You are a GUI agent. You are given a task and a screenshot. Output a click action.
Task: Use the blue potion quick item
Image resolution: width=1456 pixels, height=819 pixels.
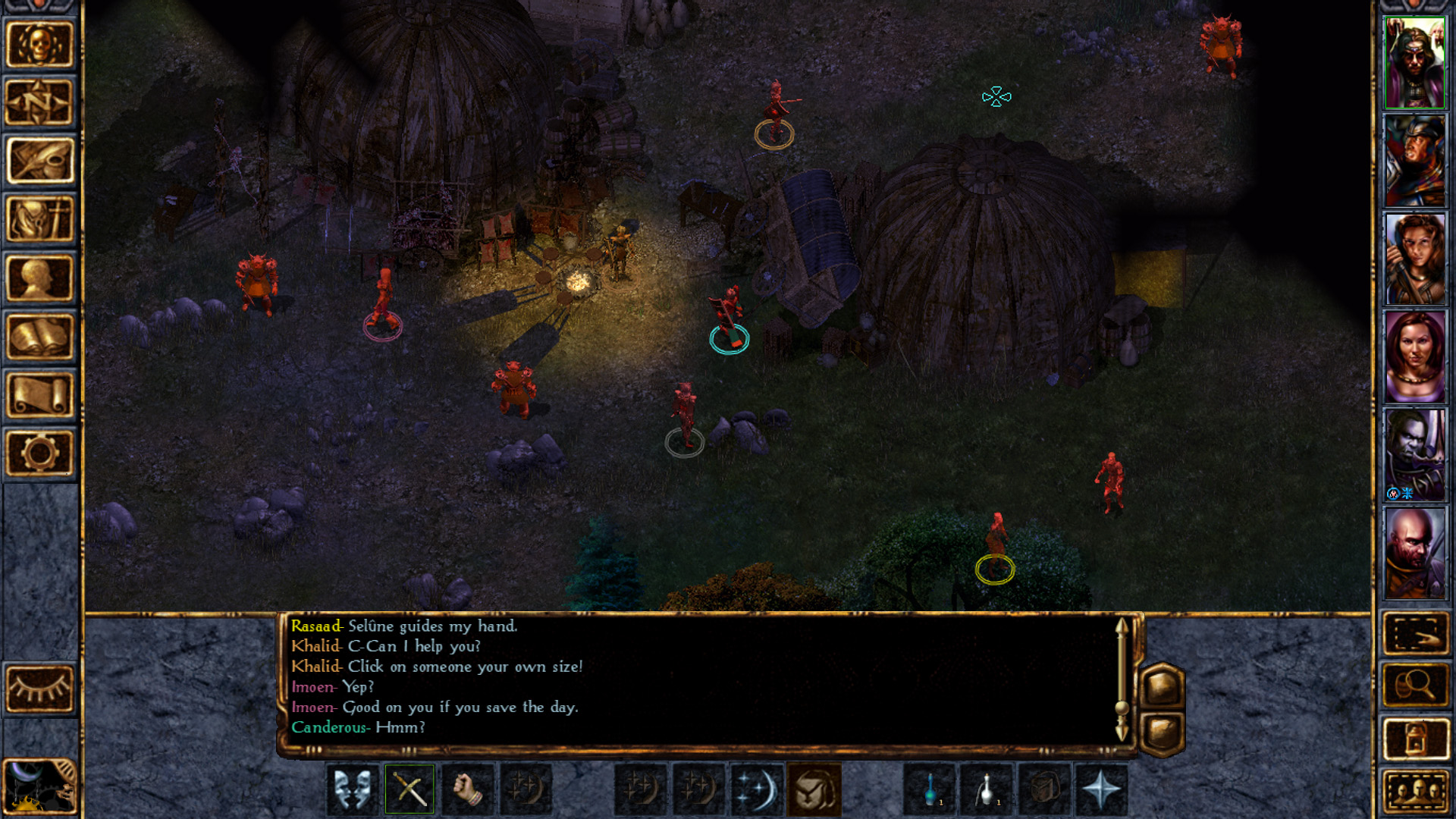coord(930,789)
